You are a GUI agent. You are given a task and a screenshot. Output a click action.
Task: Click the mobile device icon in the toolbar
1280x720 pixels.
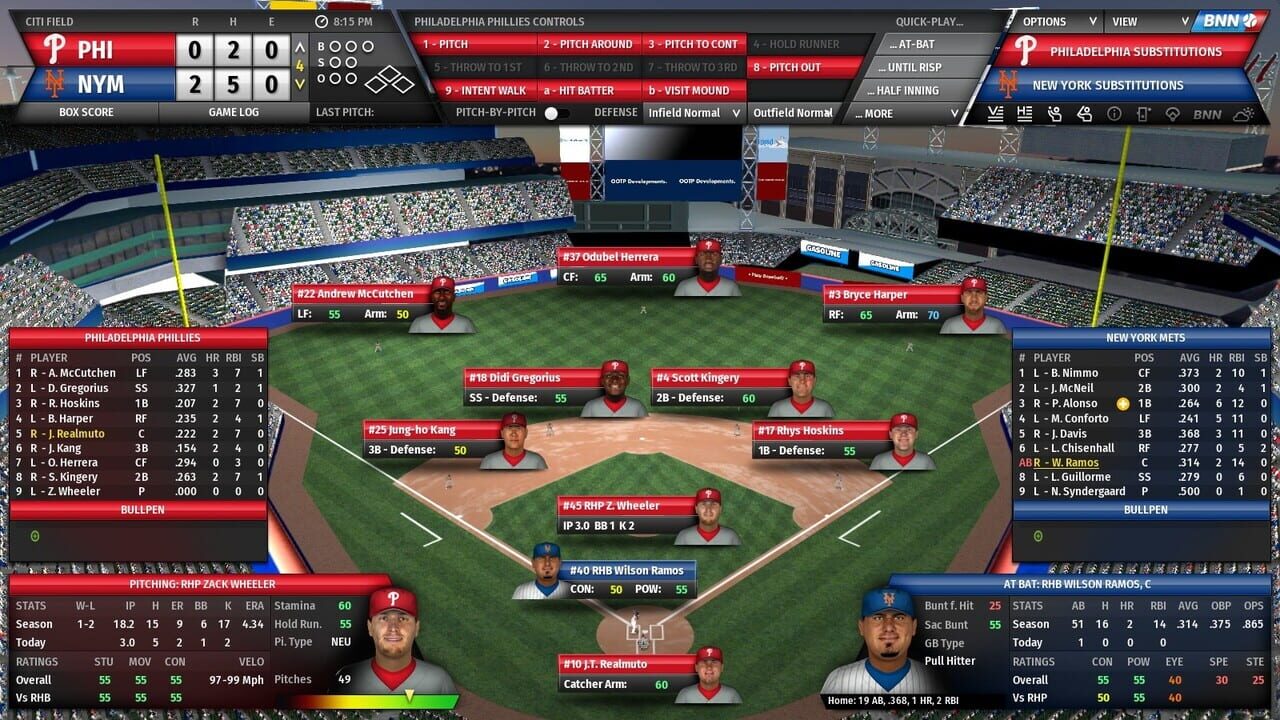[x=1146, y=114]
